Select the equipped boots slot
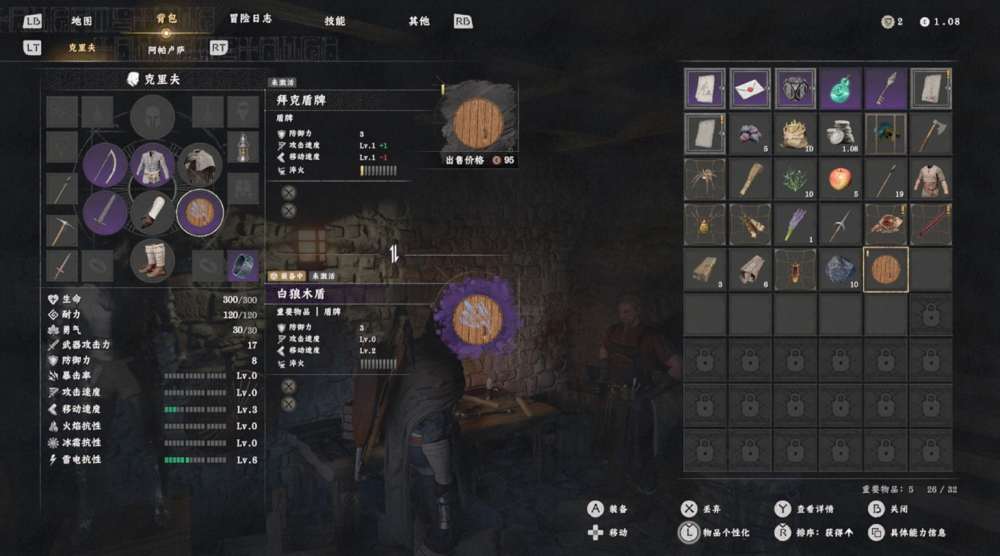Image resolution: width=1000 pixels, height=556 pixels. 153,260
